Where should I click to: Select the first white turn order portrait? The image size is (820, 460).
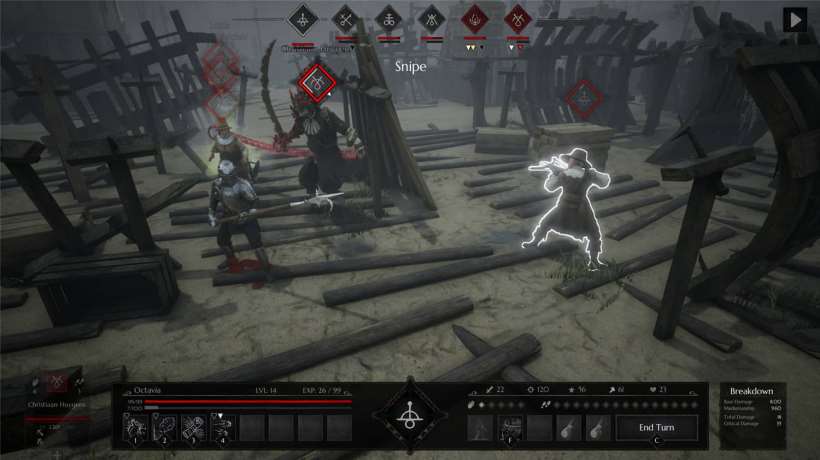pyautogui.click(x=303, y=18)
